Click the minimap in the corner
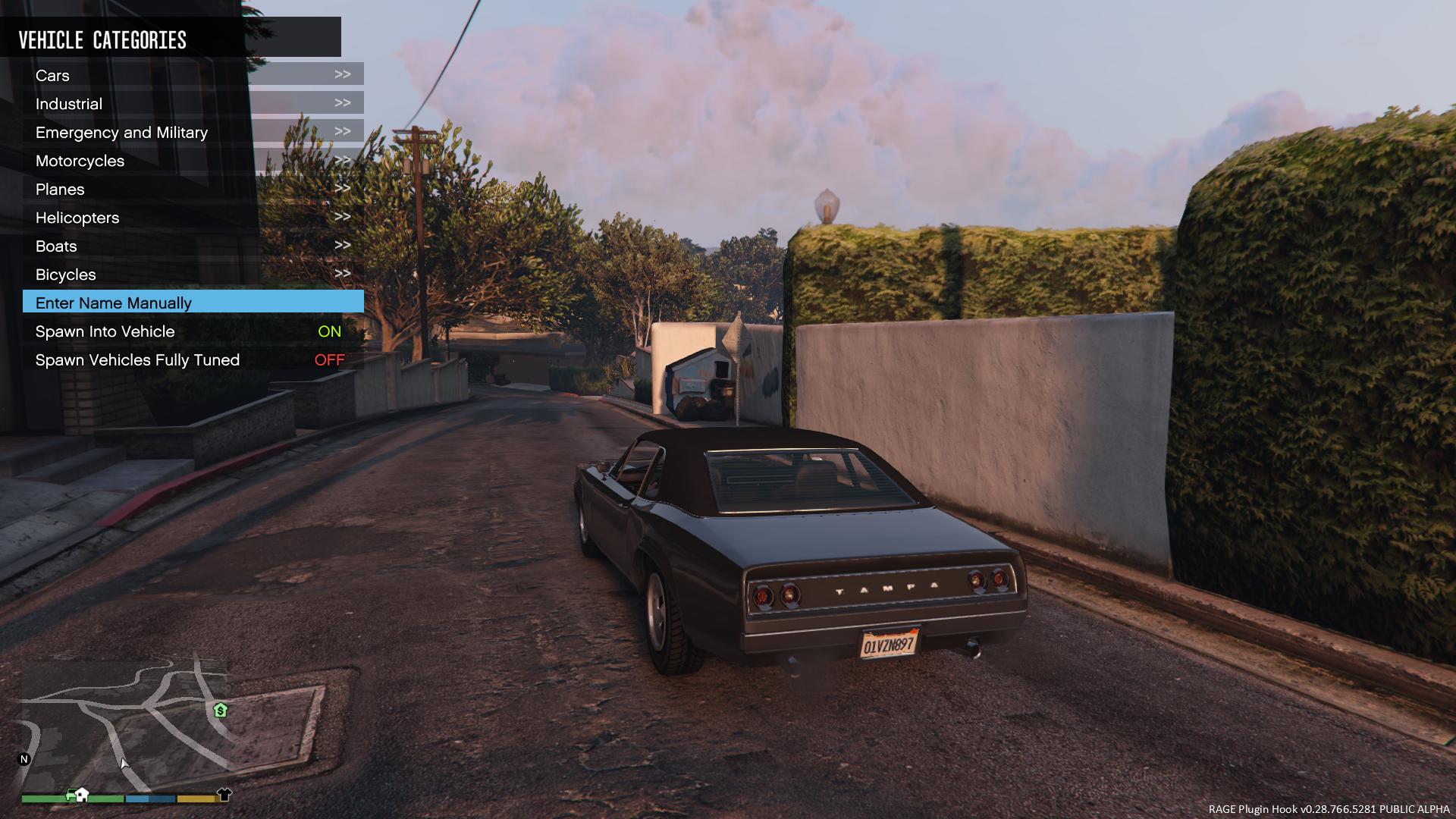The width and height of the screenshot is (1456, 819). click(125, 724)
